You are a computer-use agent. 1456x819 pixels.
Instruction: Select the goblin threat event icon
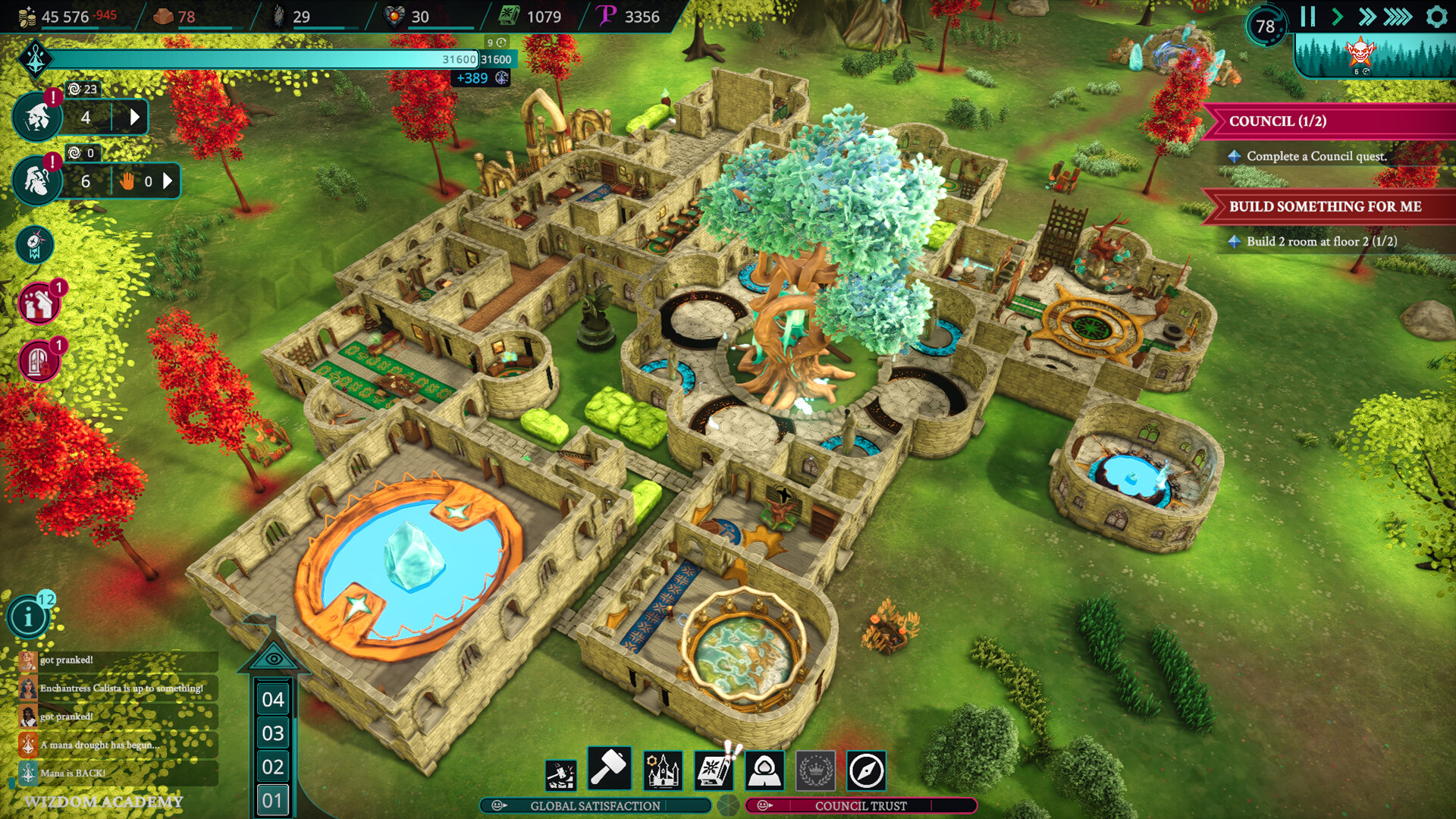[x=1360, y=53]
